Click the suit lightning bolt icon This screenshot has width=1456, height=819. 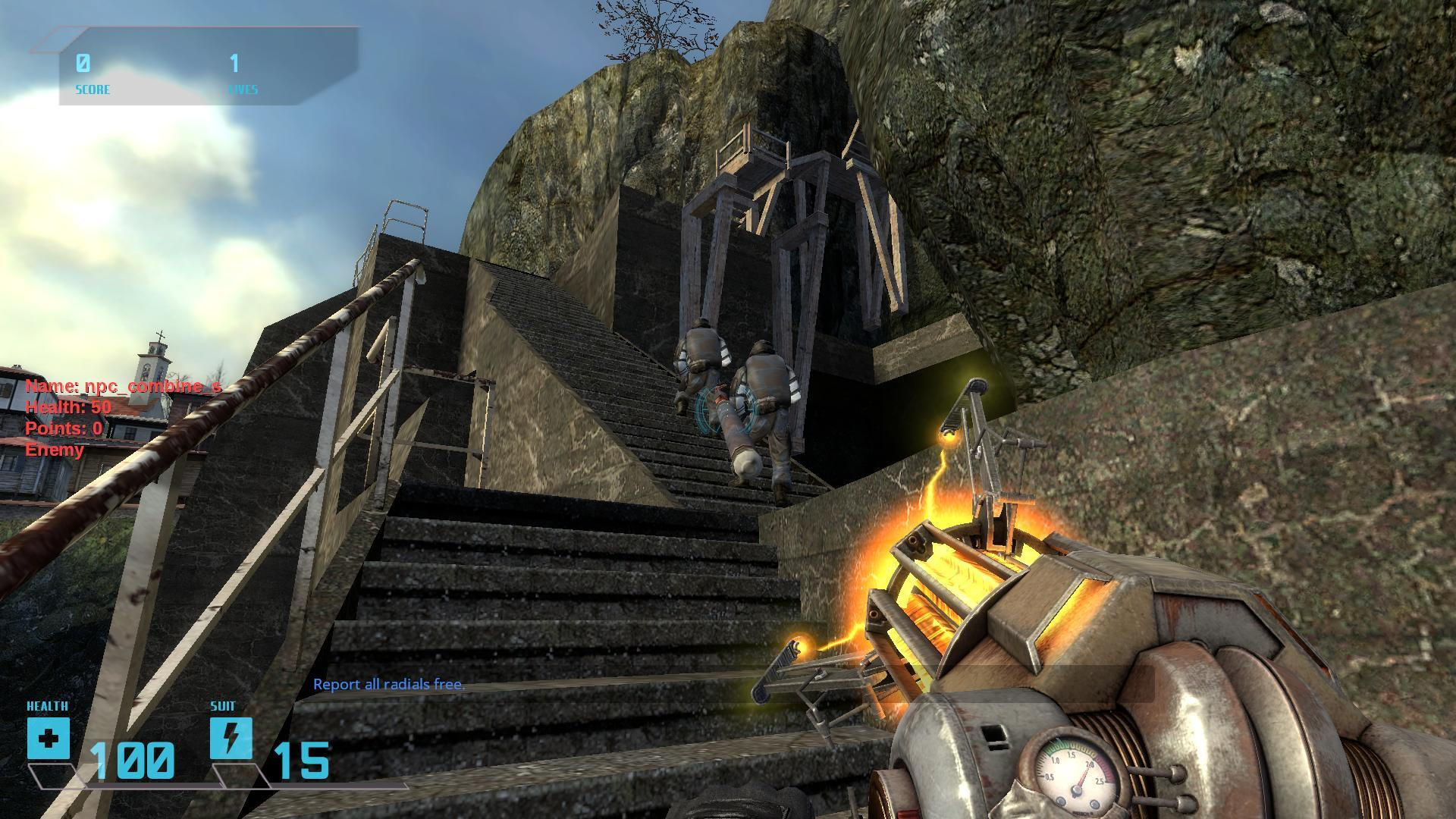(x=231, y=738)
